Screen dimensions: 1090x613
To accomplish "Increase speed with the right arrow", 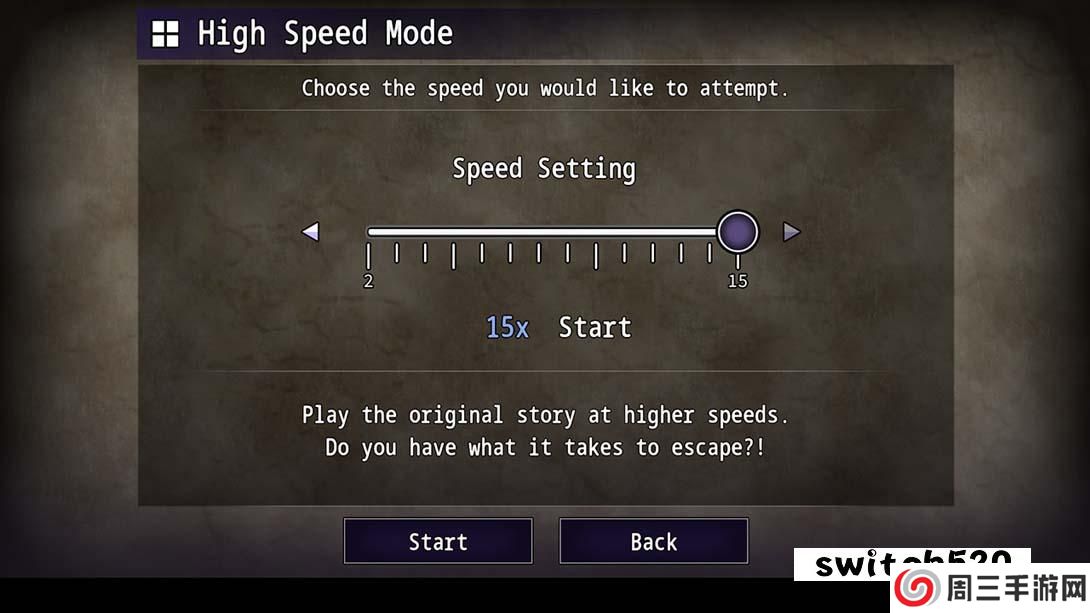I will pos(791,232).
